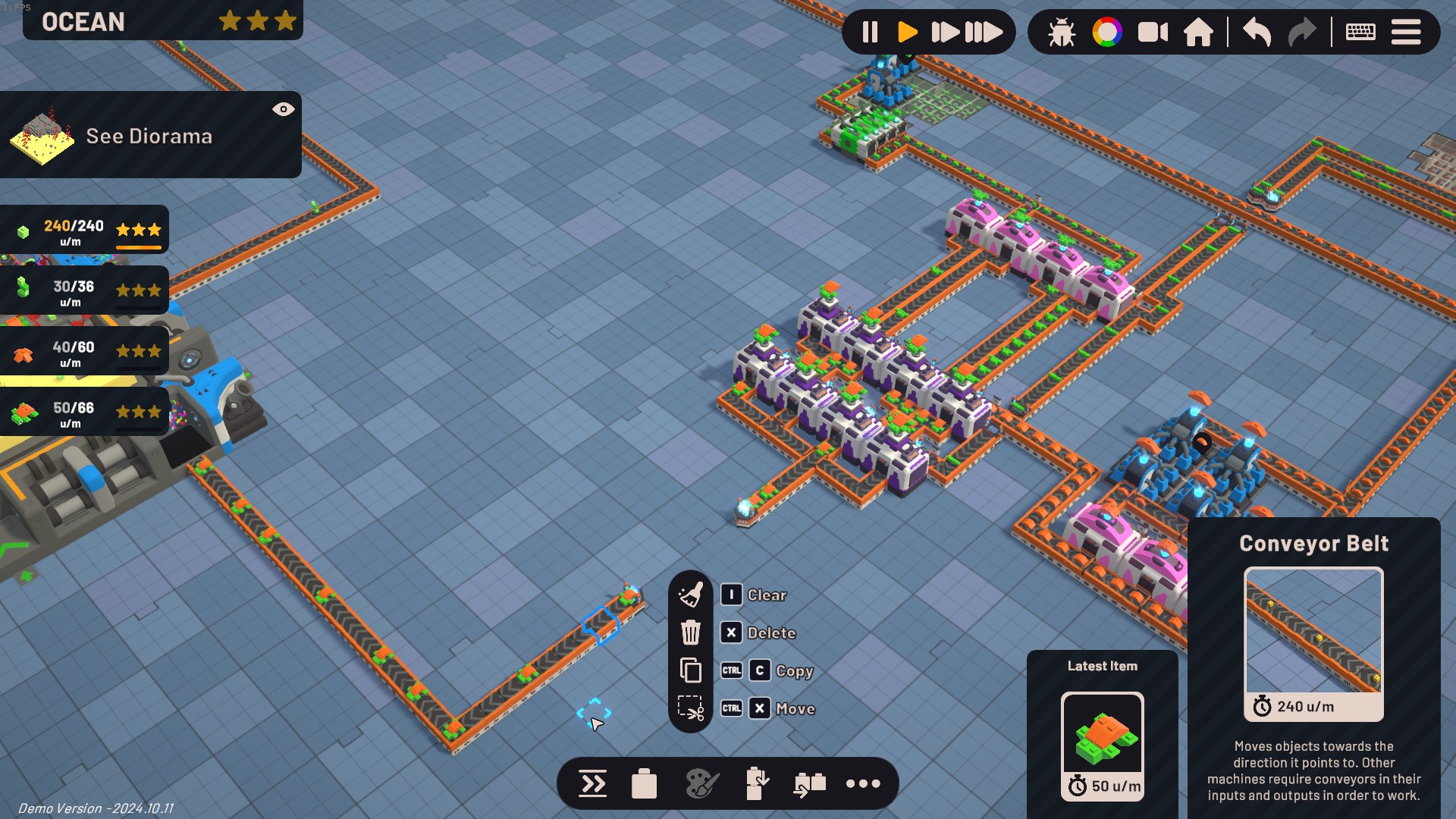Choose Clear from the context menu

(767, 595)
